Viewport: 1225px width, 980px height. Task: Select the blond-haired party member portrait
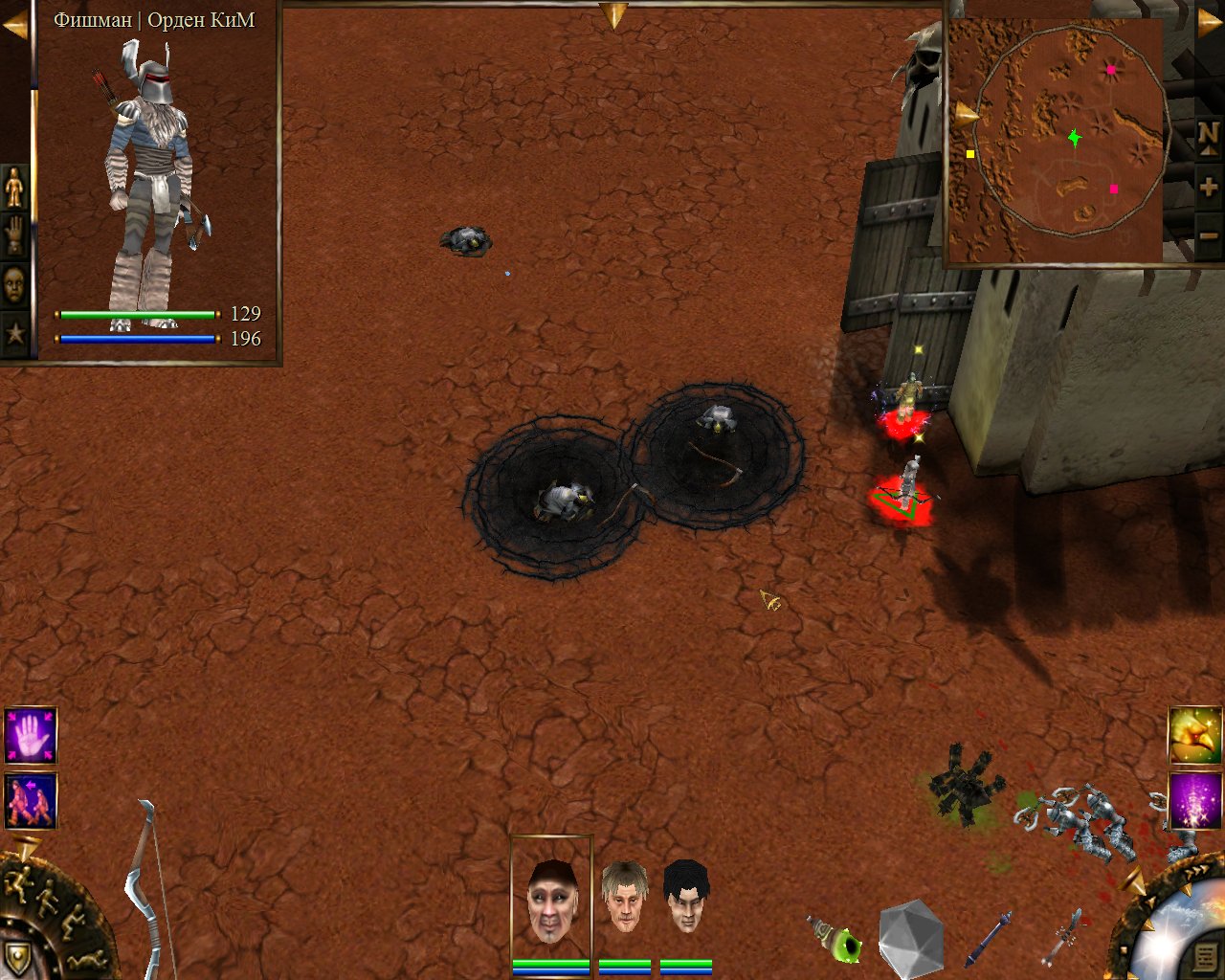click(624, 897)
